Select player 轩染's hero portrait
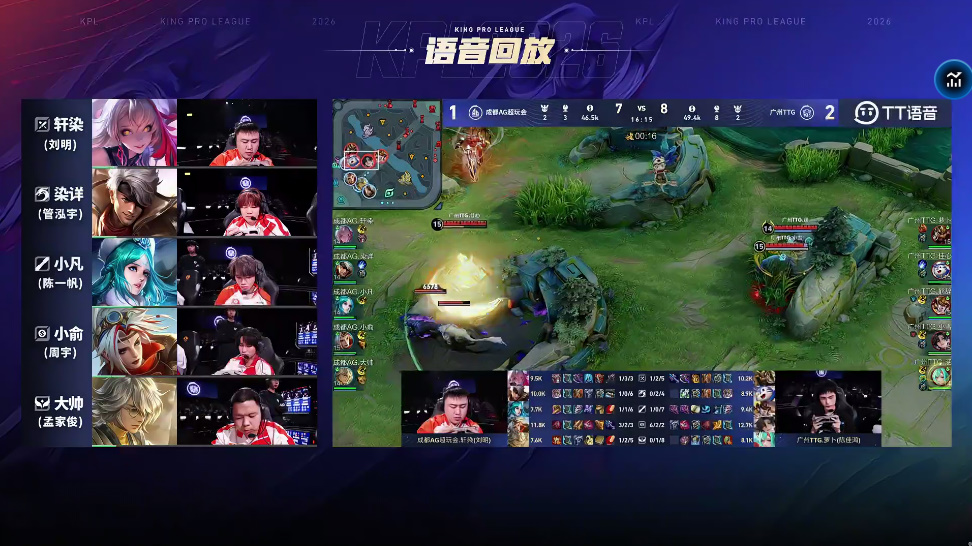The height and width of the screenshot is (546, 972). pos(134,132)
